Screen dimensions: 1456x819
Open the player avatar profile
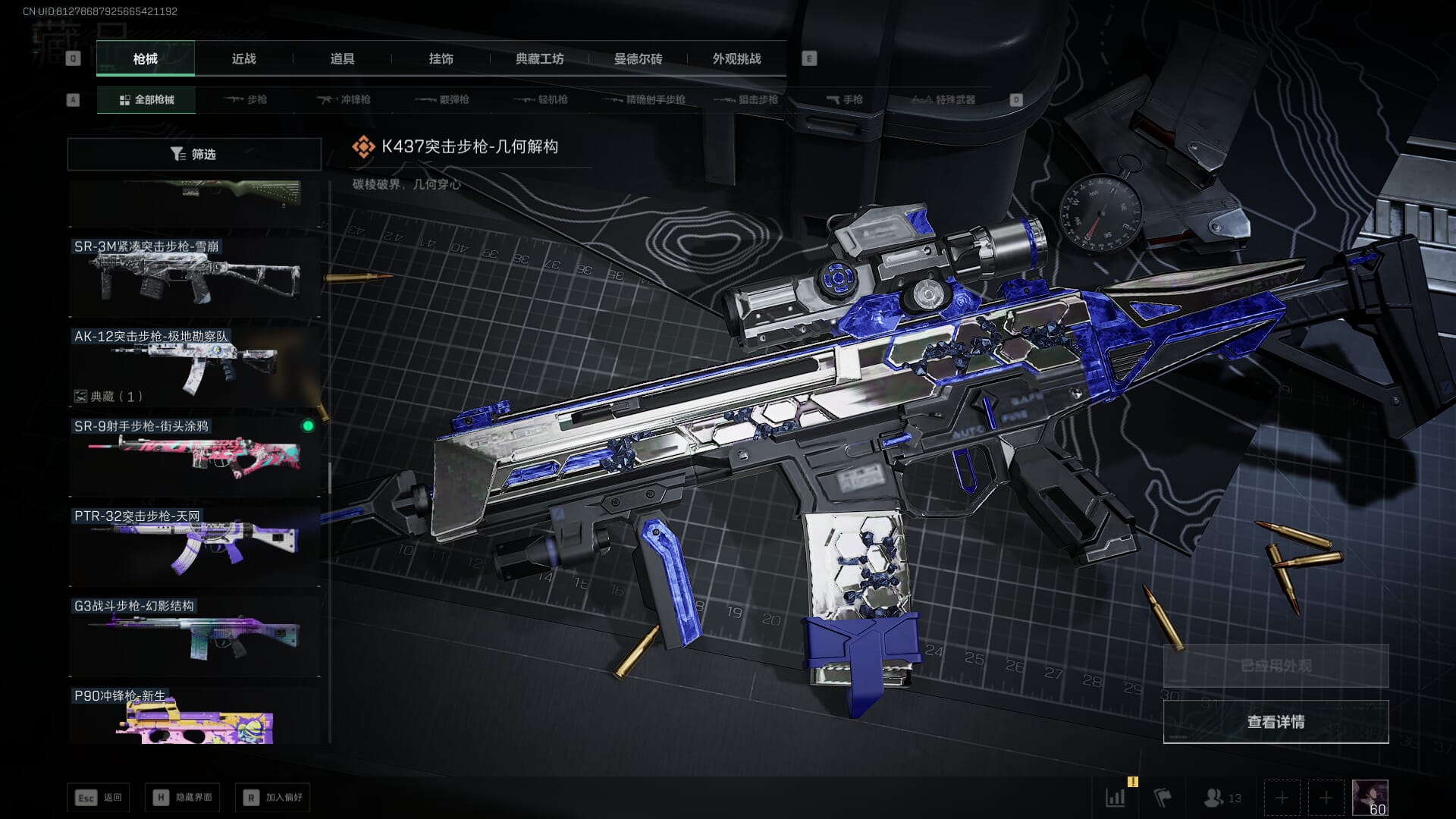[1370, 798]
